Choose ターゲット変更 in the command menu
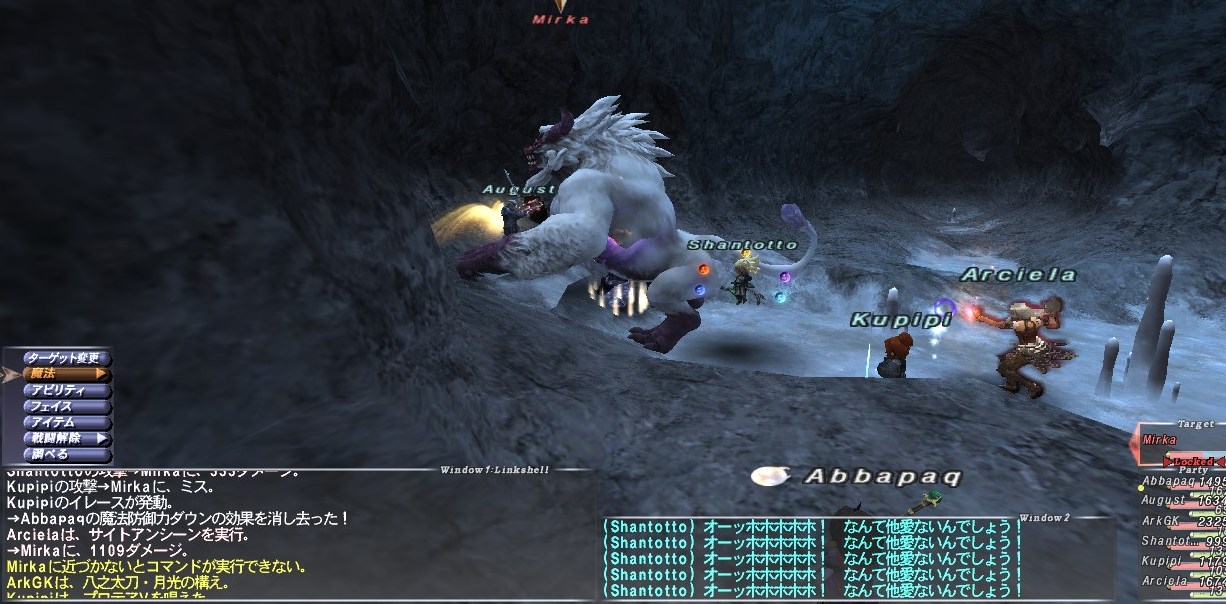 [x=63, y=358]
